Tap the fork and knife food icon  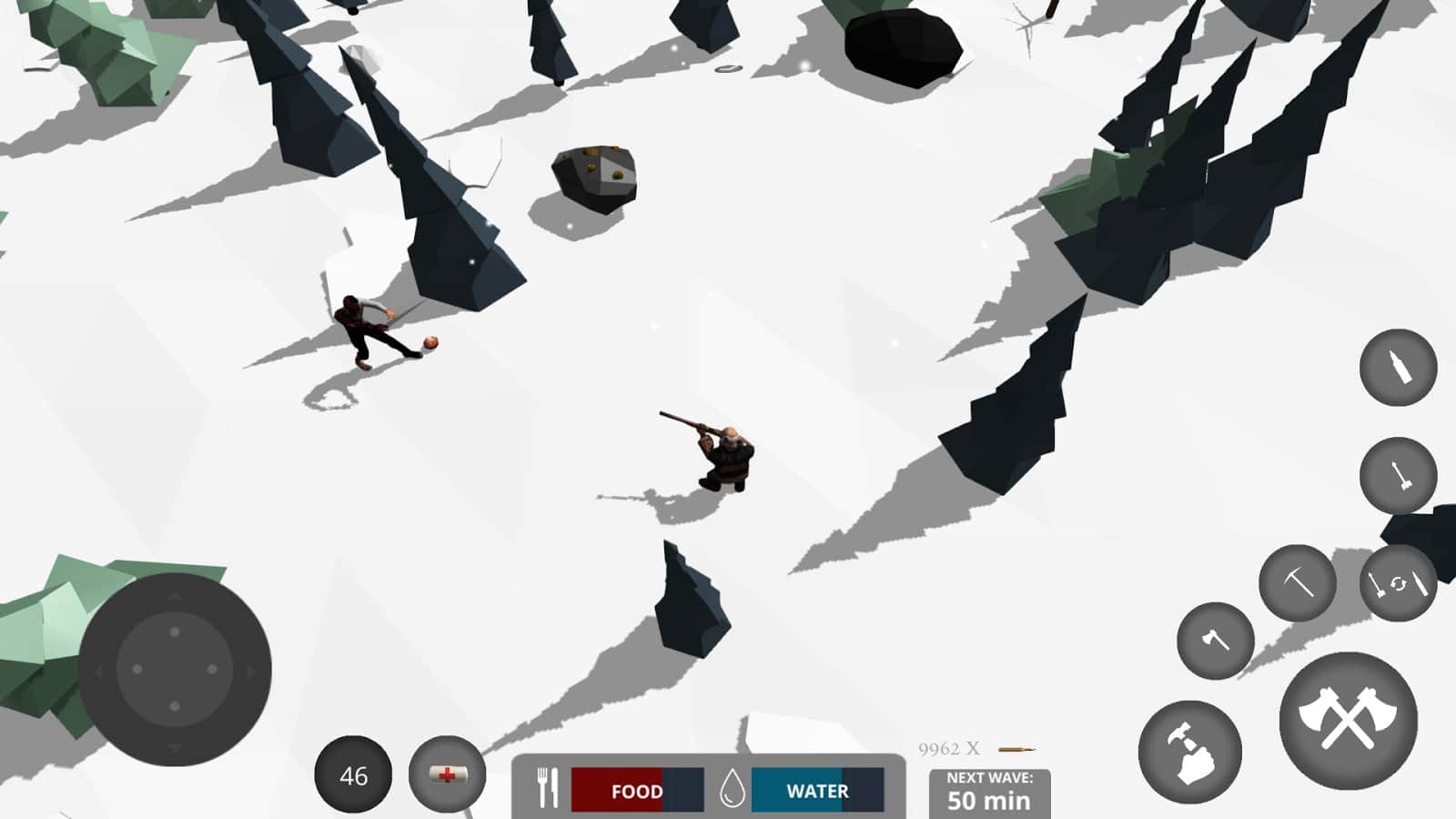point(547,788)
